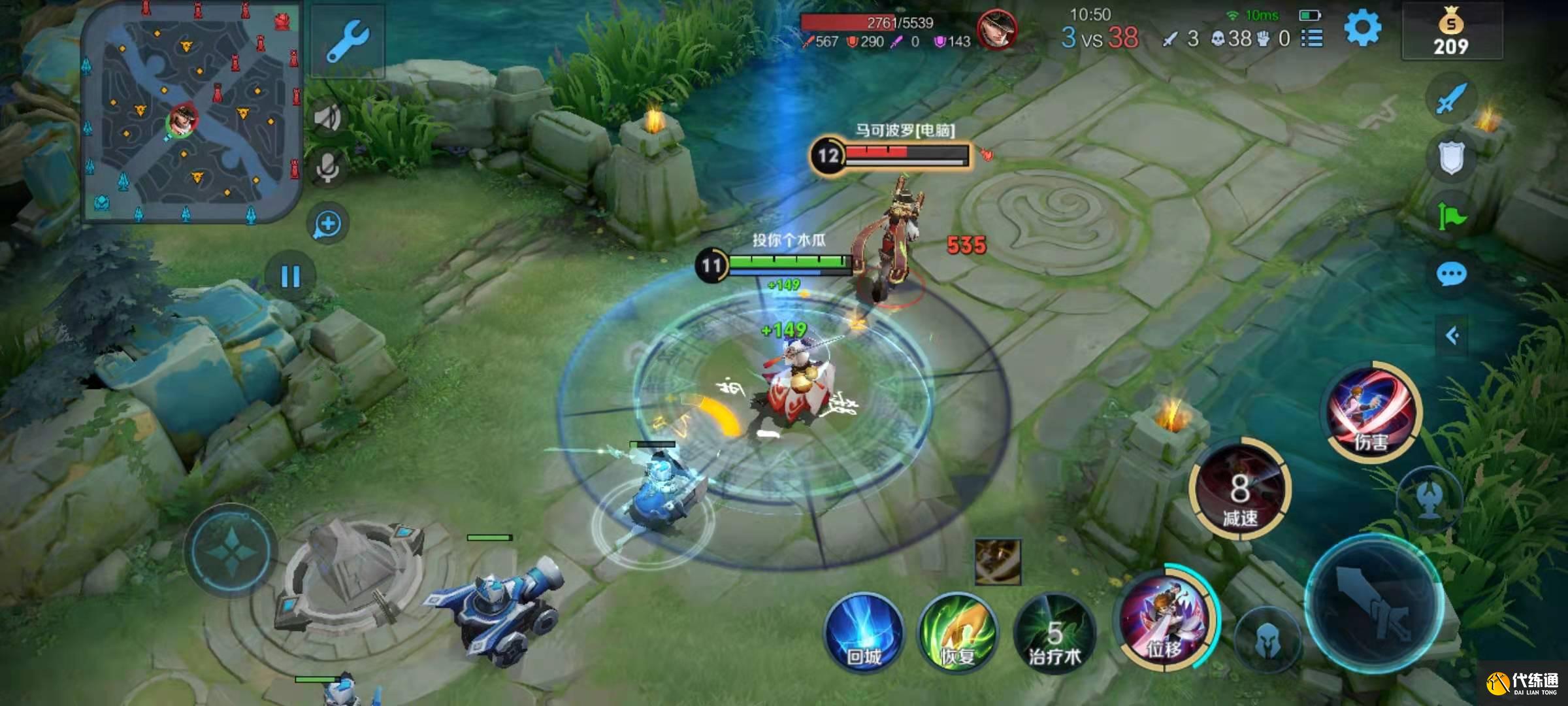The width and height of the screenshot is (1568, 706).
Task: Use the 伤害 damage ultimate skill
Action: tap(1372, 411)
